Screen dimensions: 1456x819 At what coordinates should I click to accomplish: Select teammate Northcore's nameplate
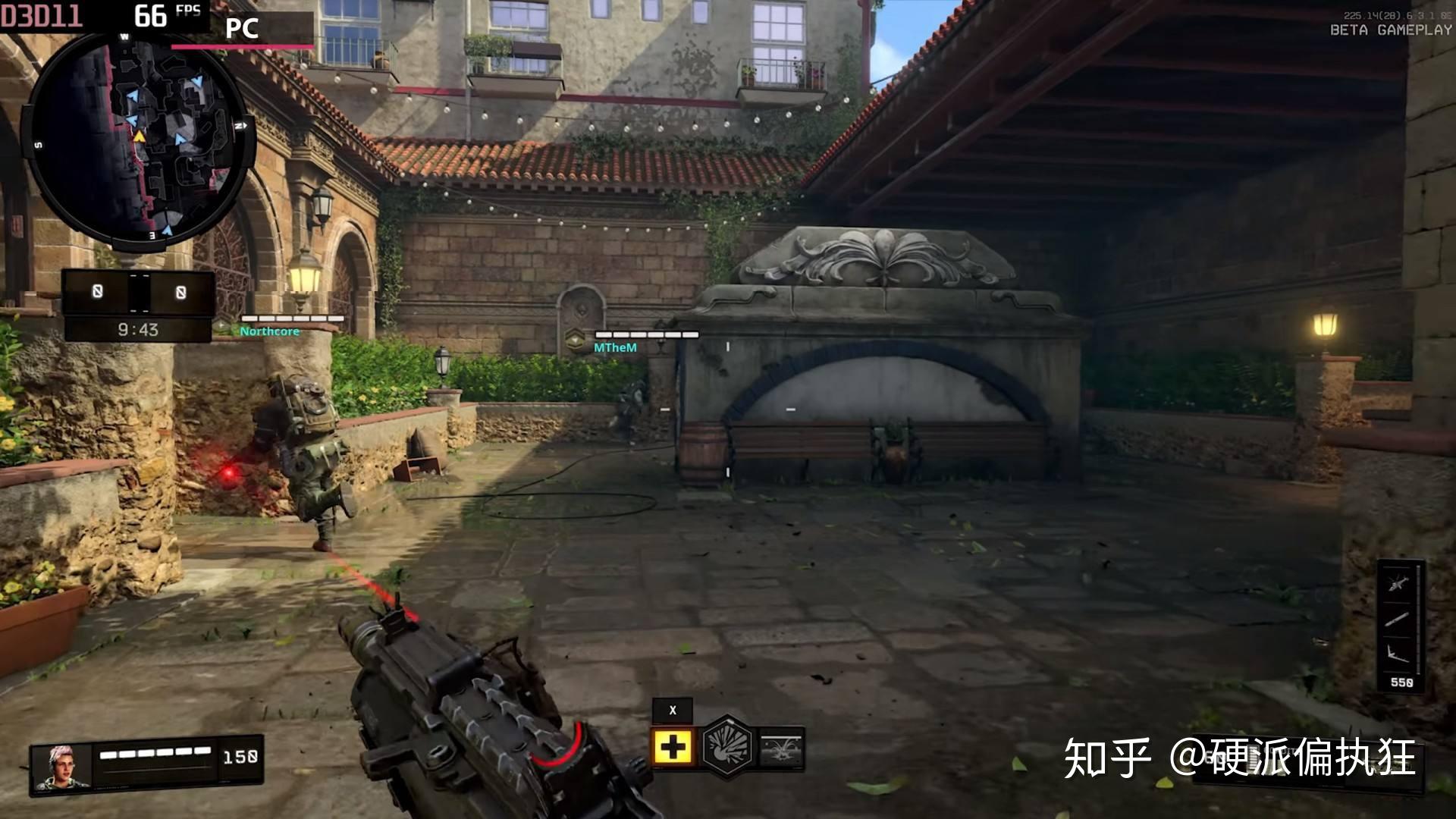click(x=270, y=331)
